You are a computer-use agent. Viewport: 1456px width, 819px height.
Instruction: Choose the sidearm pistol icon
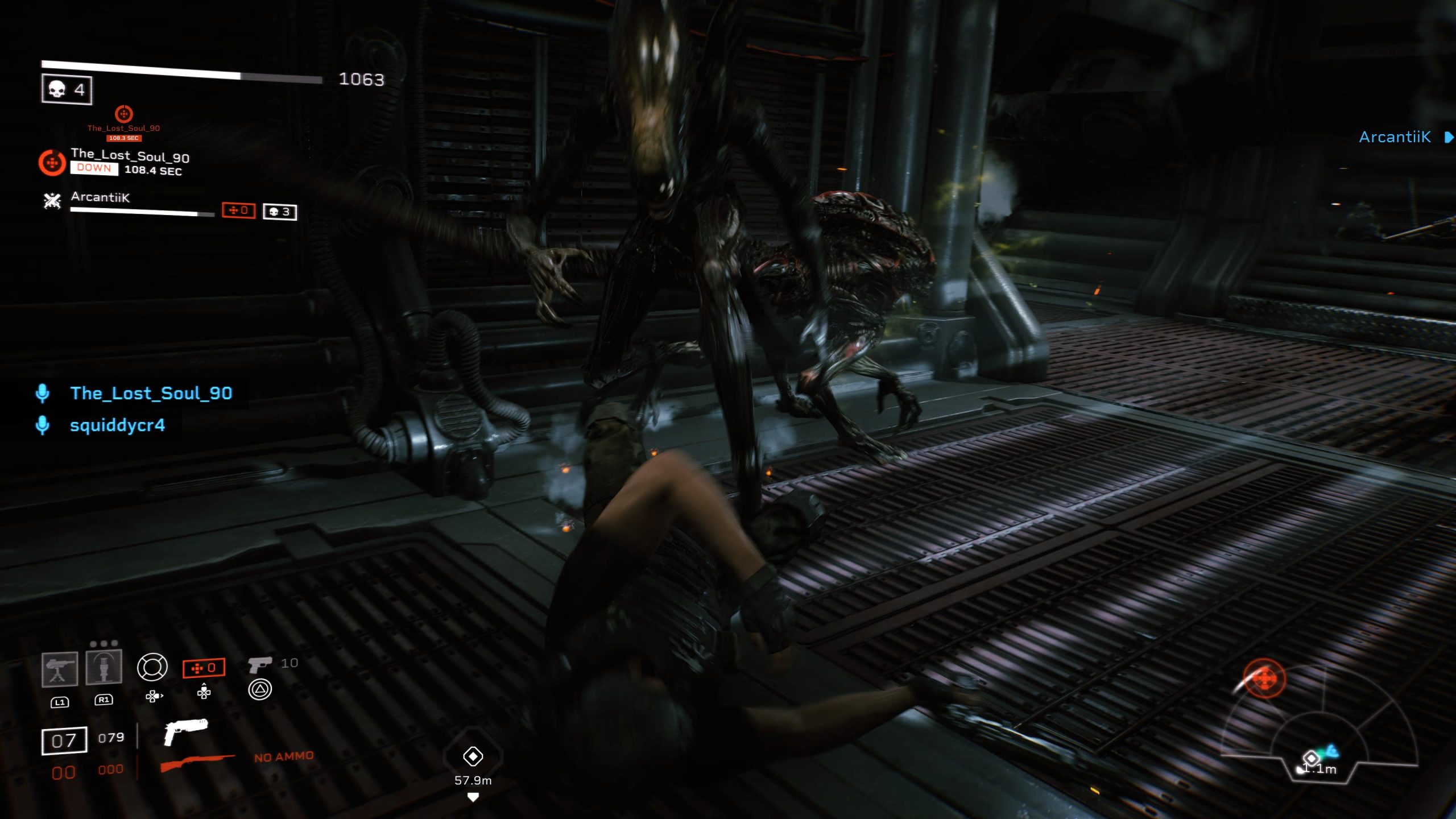[x=260, y=664]
